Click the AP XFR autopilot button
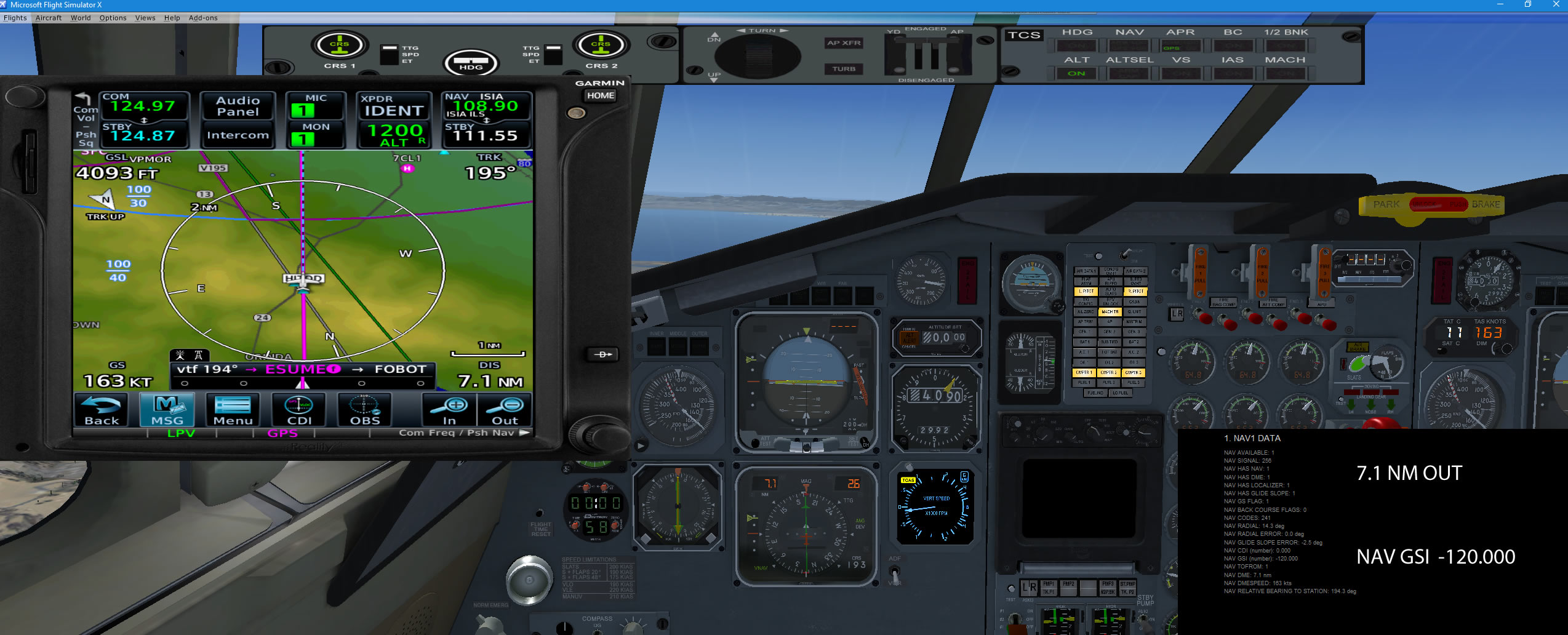 844,43
